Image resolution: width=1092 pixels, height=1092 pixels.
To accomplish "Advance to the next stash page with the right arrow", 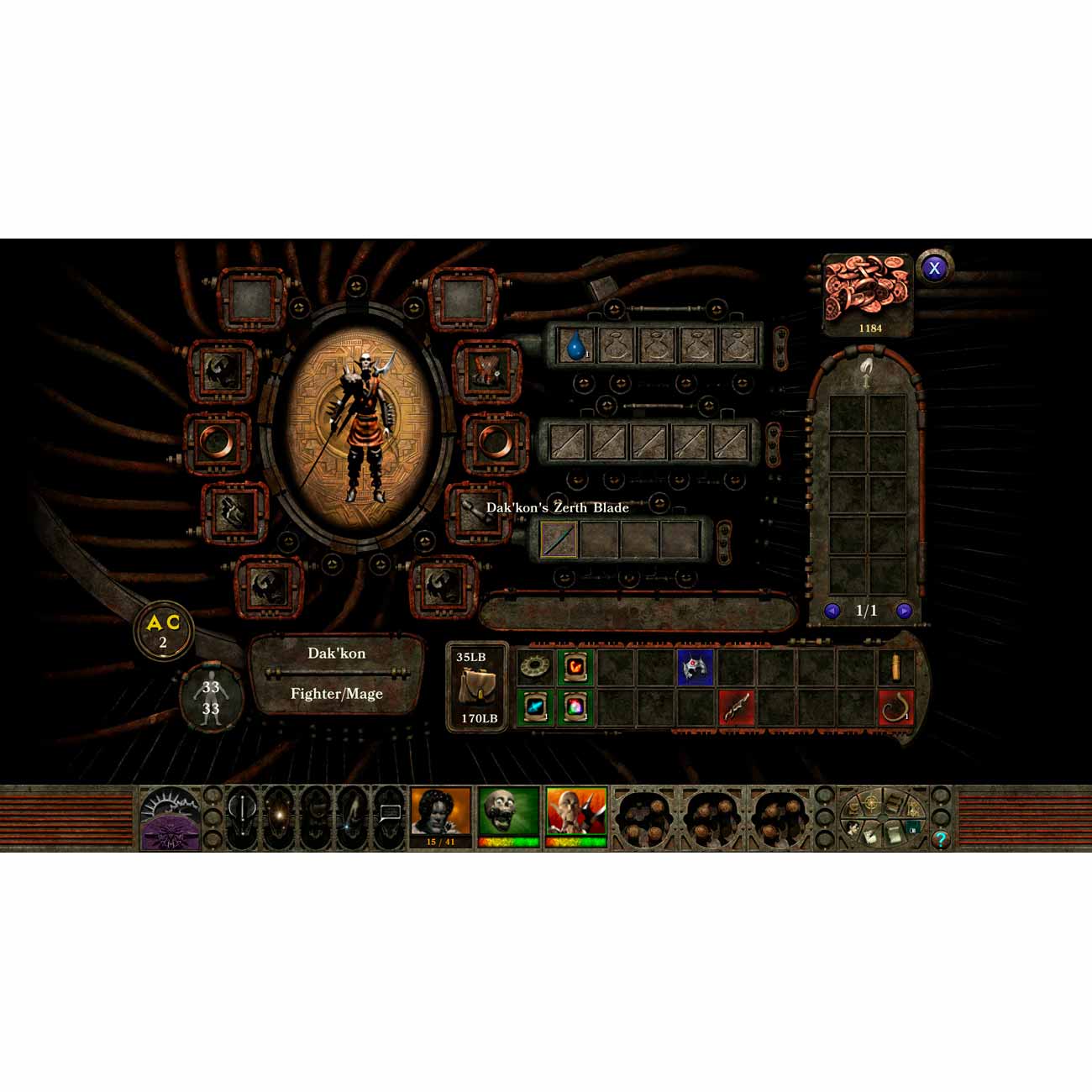I will click(x=906, y=611).
